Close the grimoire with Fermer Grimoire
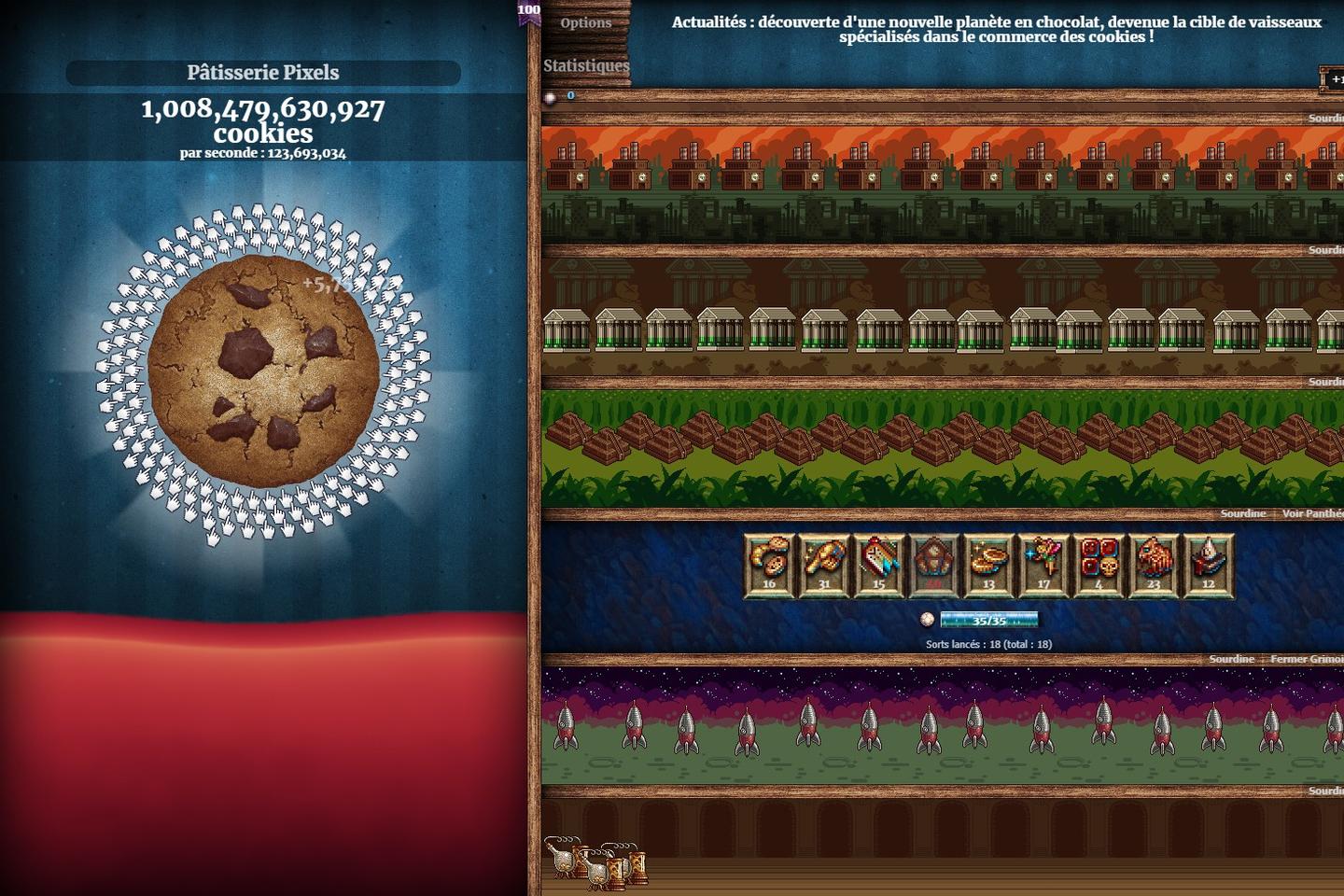Screen dimensions: 1344x896 tap(1306, 659)
